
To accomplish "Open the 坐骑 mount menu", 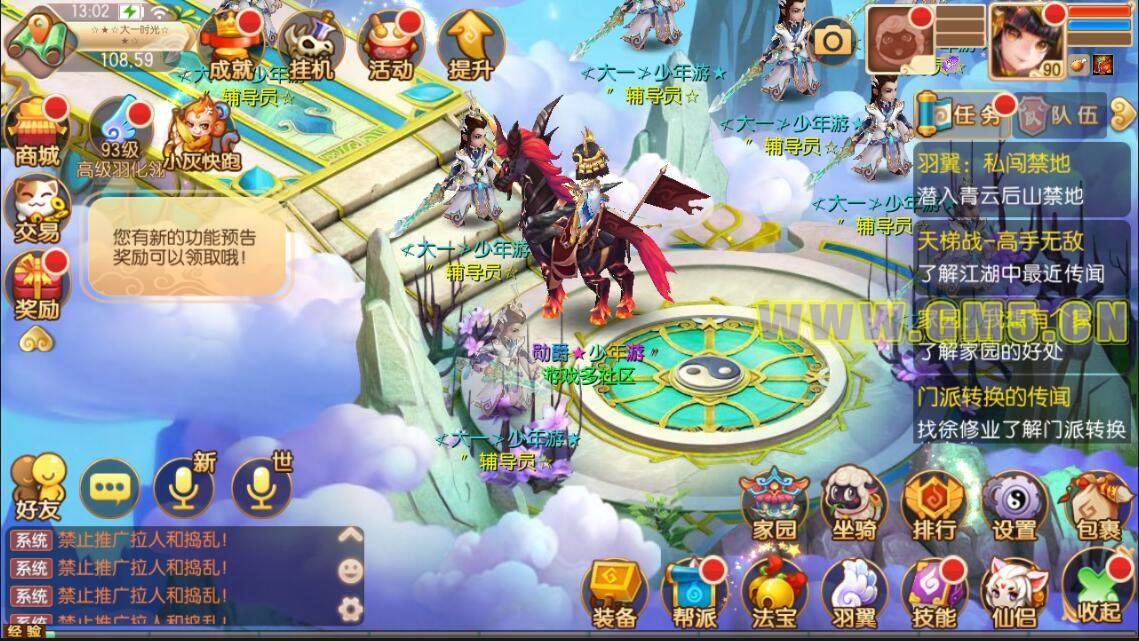I will point(853,505).
